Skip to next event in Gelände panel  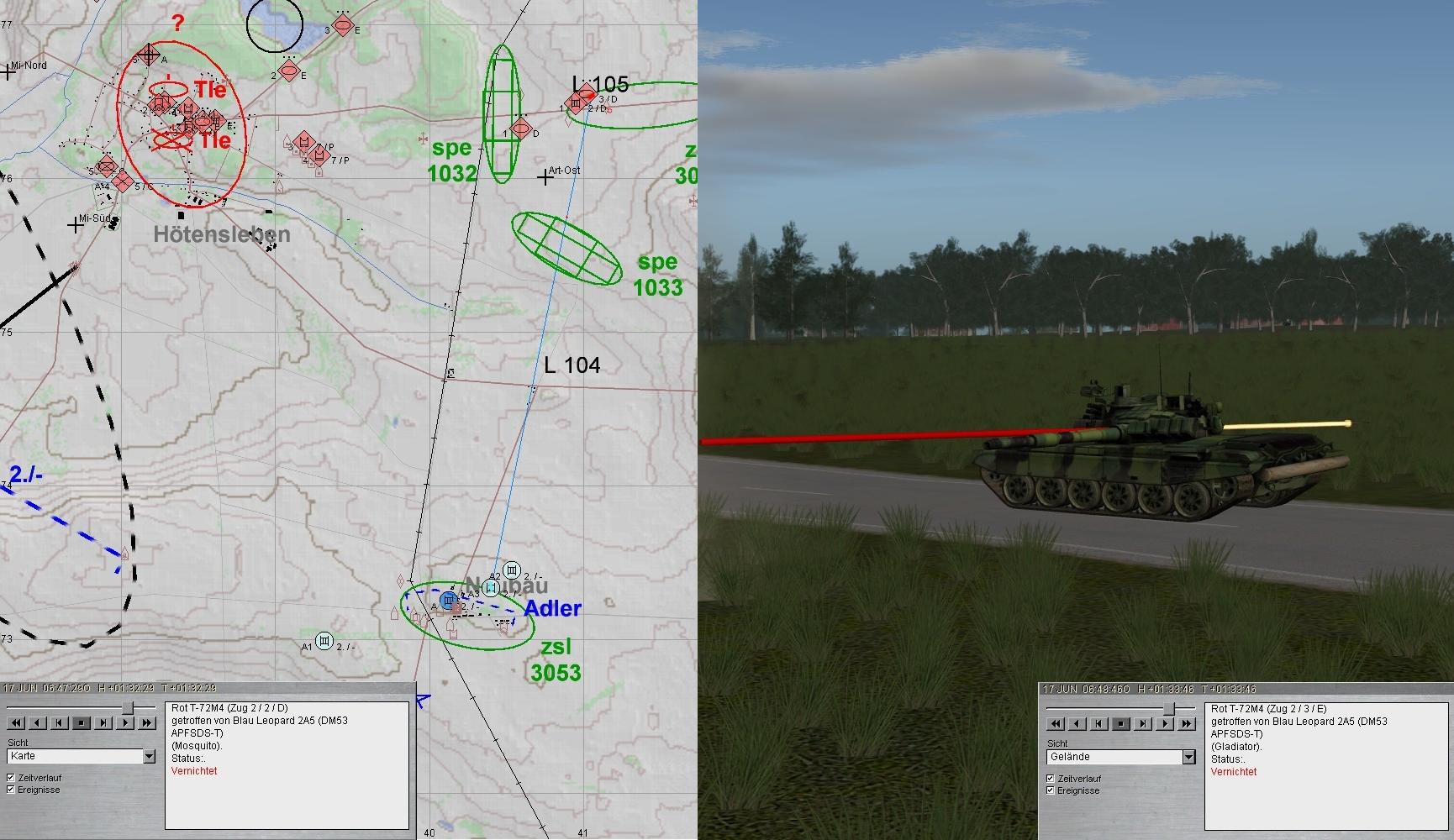point(1144,723)
